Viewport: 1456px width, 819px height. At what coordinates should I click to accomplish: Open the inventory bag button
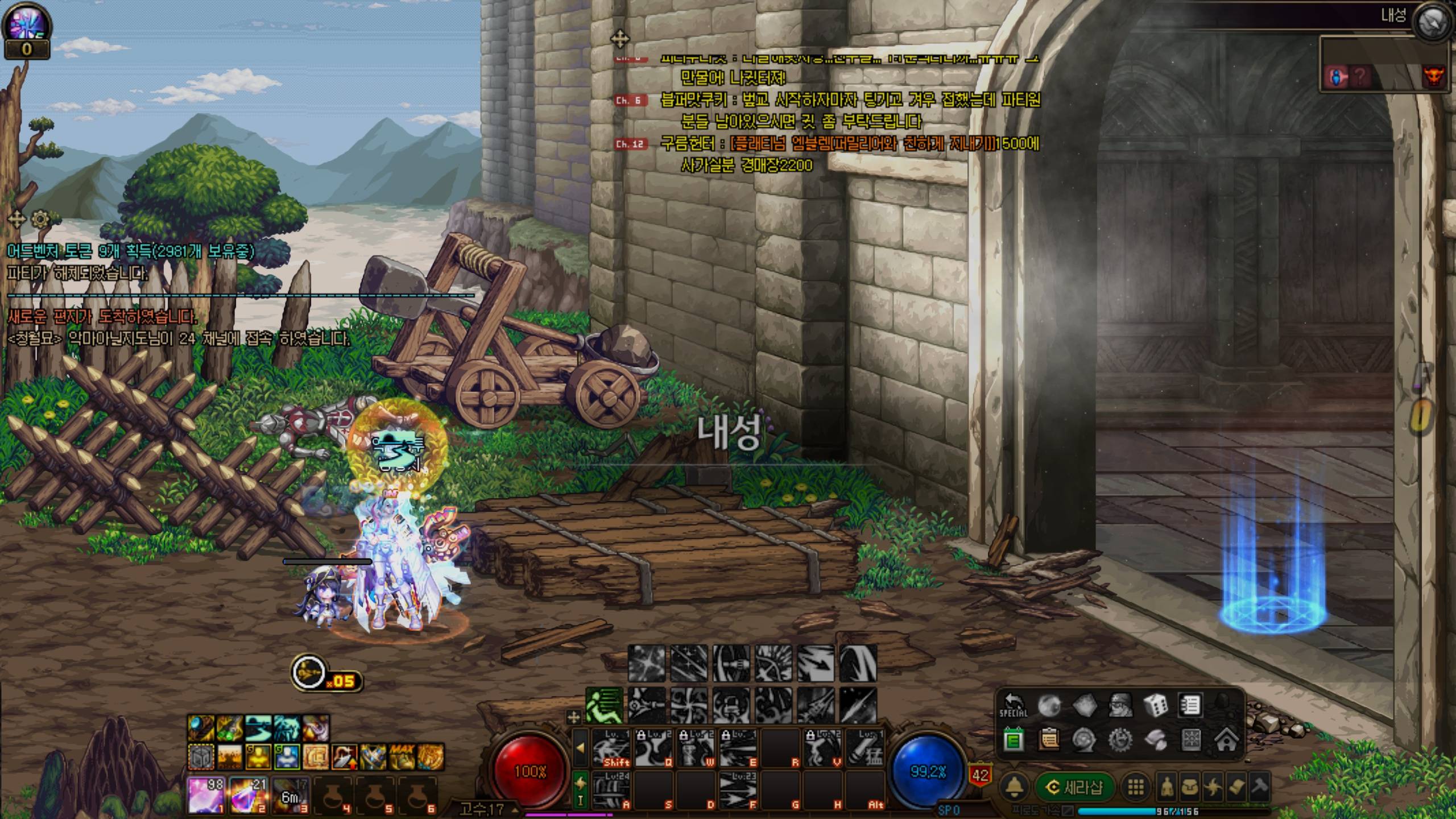pos(1190,787)
